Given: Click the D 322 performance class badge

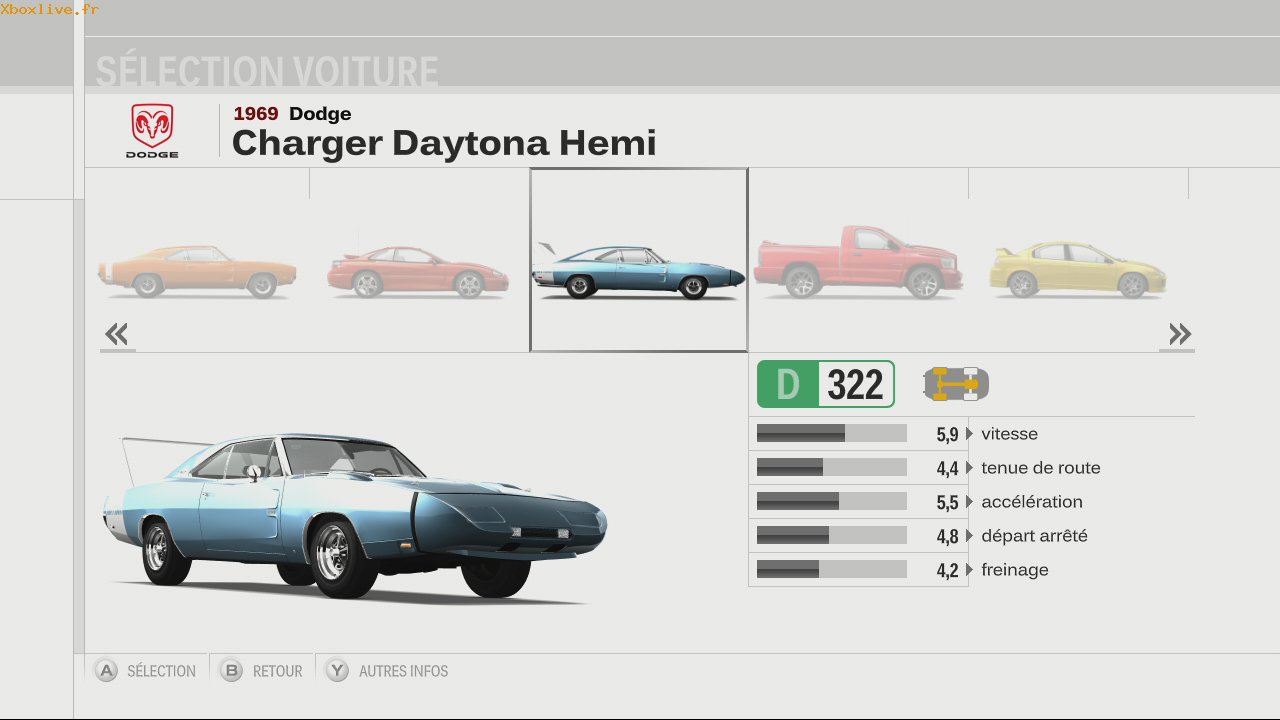Looking at the screenshot, I should click(x=825, y=384).
